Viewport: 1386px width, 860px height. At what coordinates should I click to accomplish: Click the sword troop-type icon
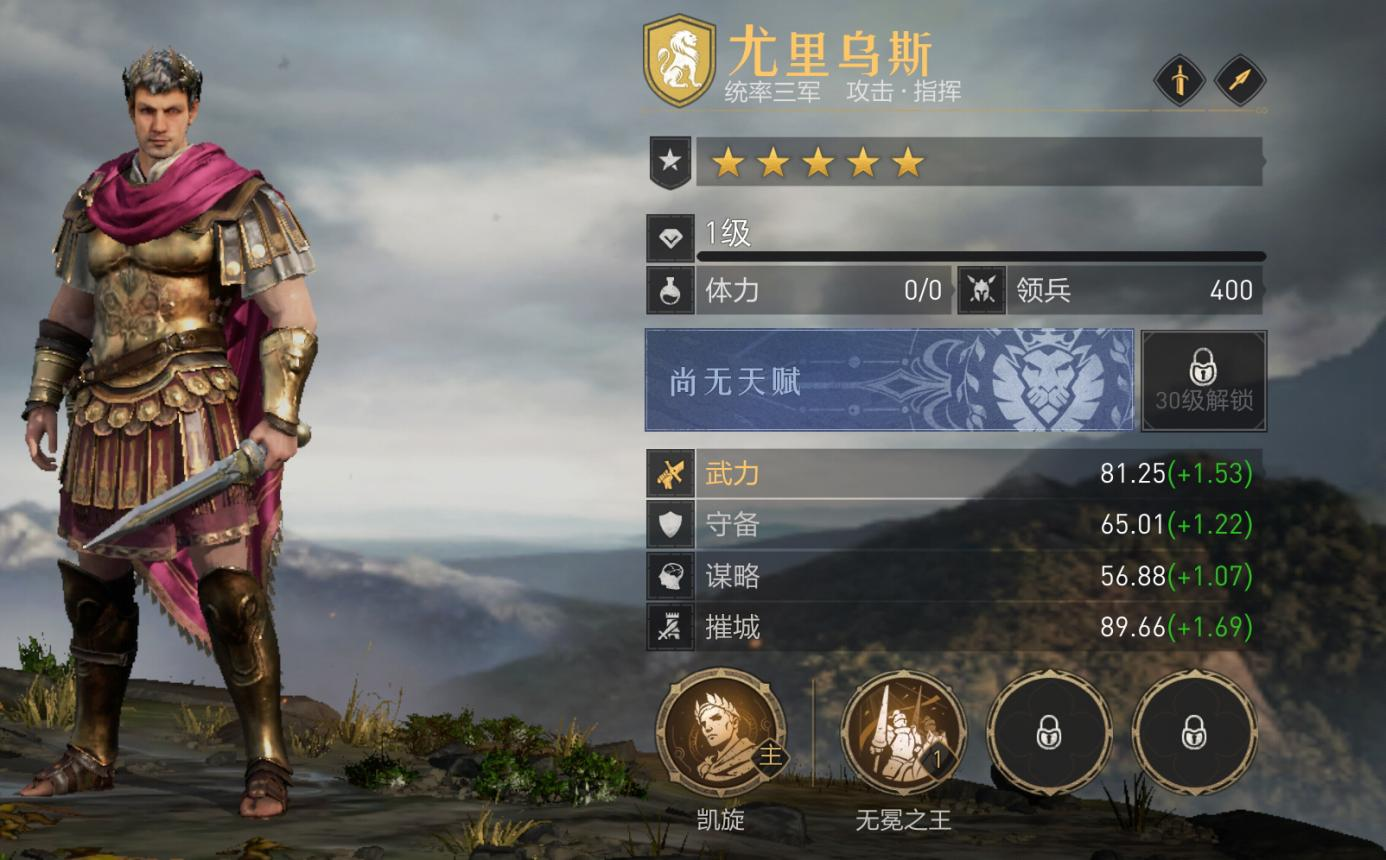click(x=1179, y=80)
